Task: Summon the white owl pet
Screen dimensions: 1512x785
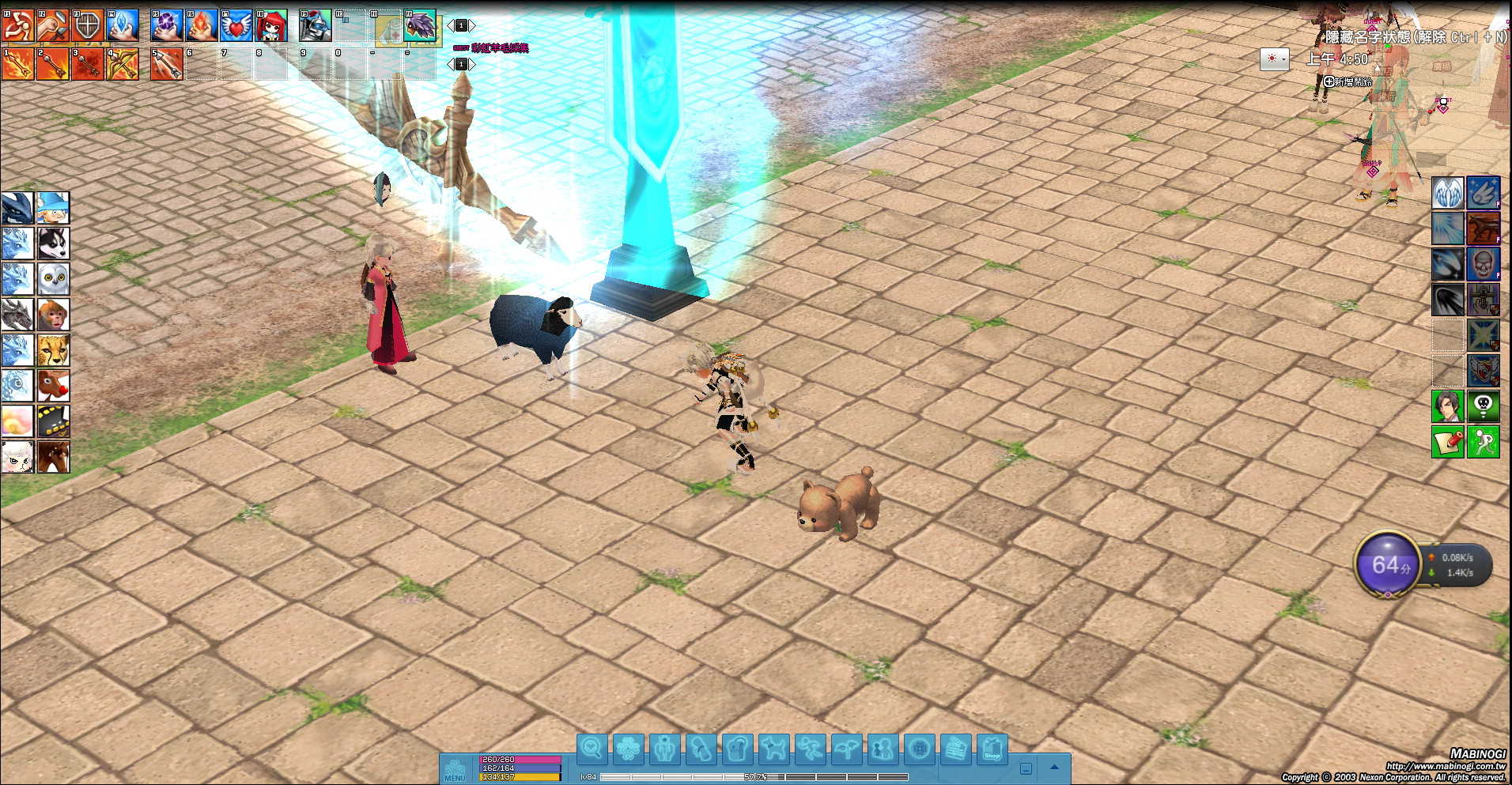Action: point(53,279)
